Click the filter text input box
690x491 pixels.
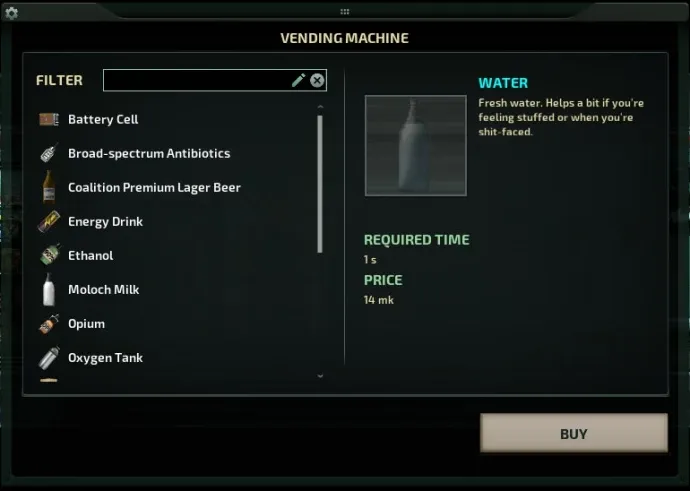pyautogui.click(x=195, y=80)
